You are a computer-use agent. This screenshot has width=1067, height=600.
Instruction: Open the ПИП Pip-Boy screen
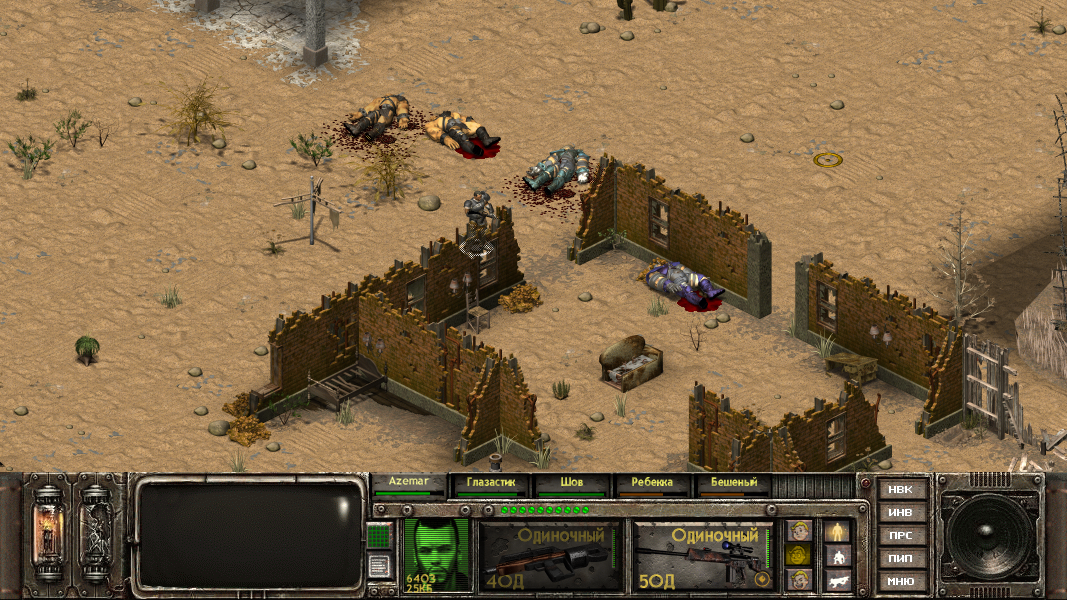coord(900,558)
